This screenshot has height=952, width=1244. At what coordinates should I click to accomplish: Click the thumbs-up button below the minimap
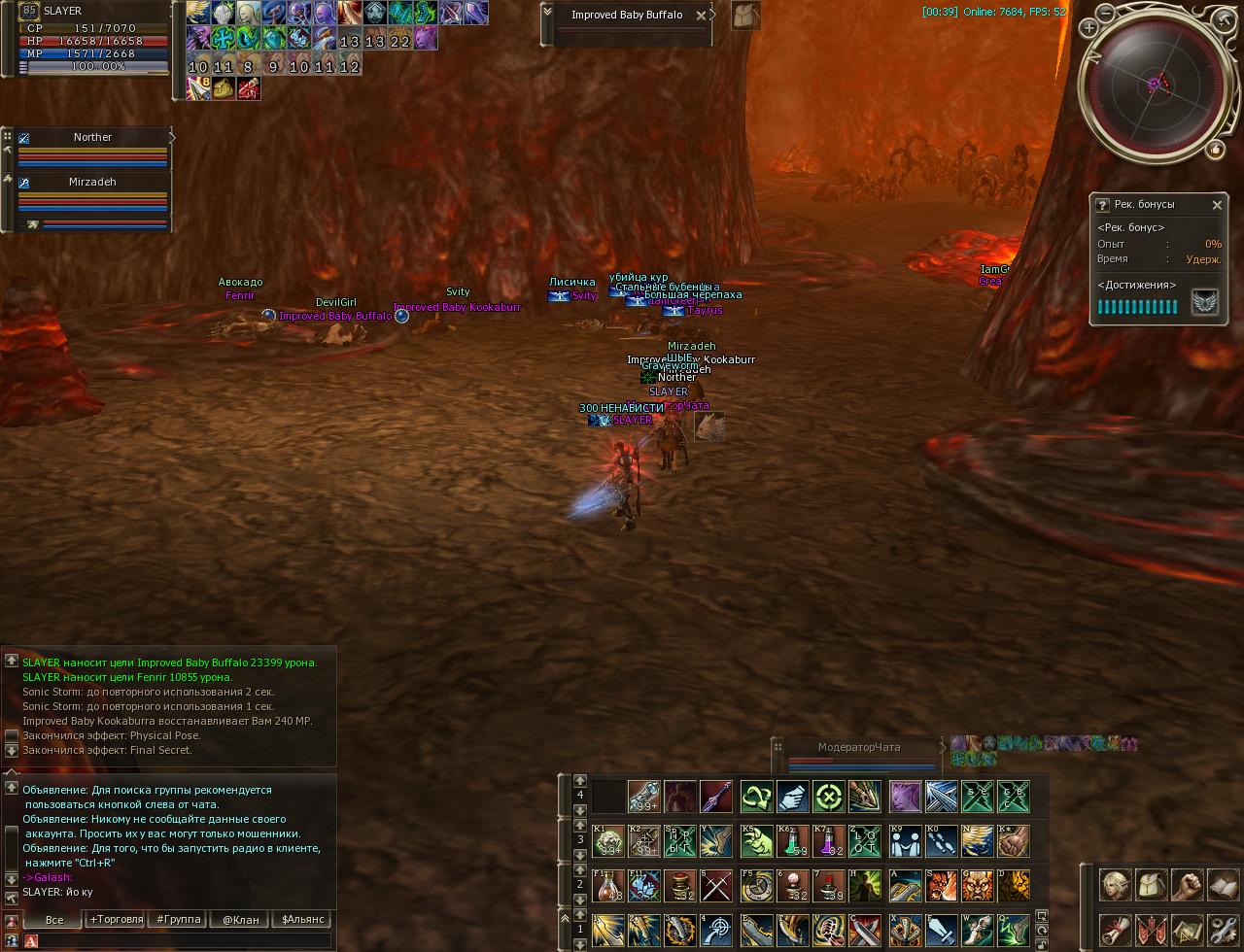(x=1215, y=150)
